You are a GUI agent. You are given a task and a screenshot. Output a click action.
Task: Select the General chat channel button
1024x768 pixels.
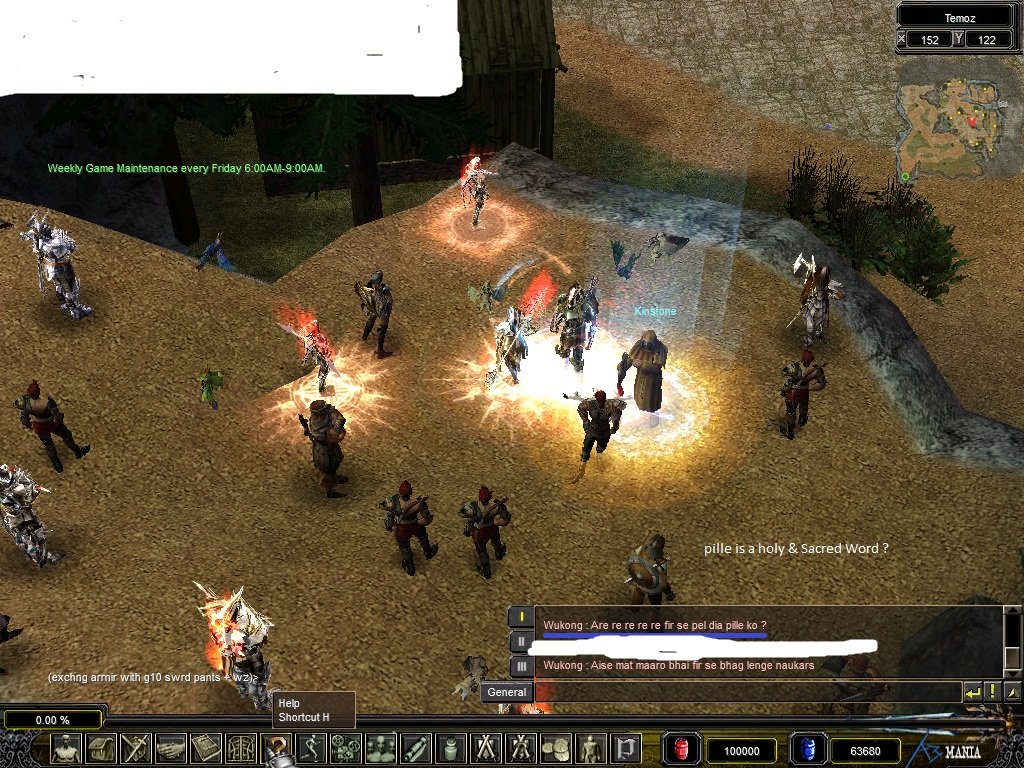(507, 692)
